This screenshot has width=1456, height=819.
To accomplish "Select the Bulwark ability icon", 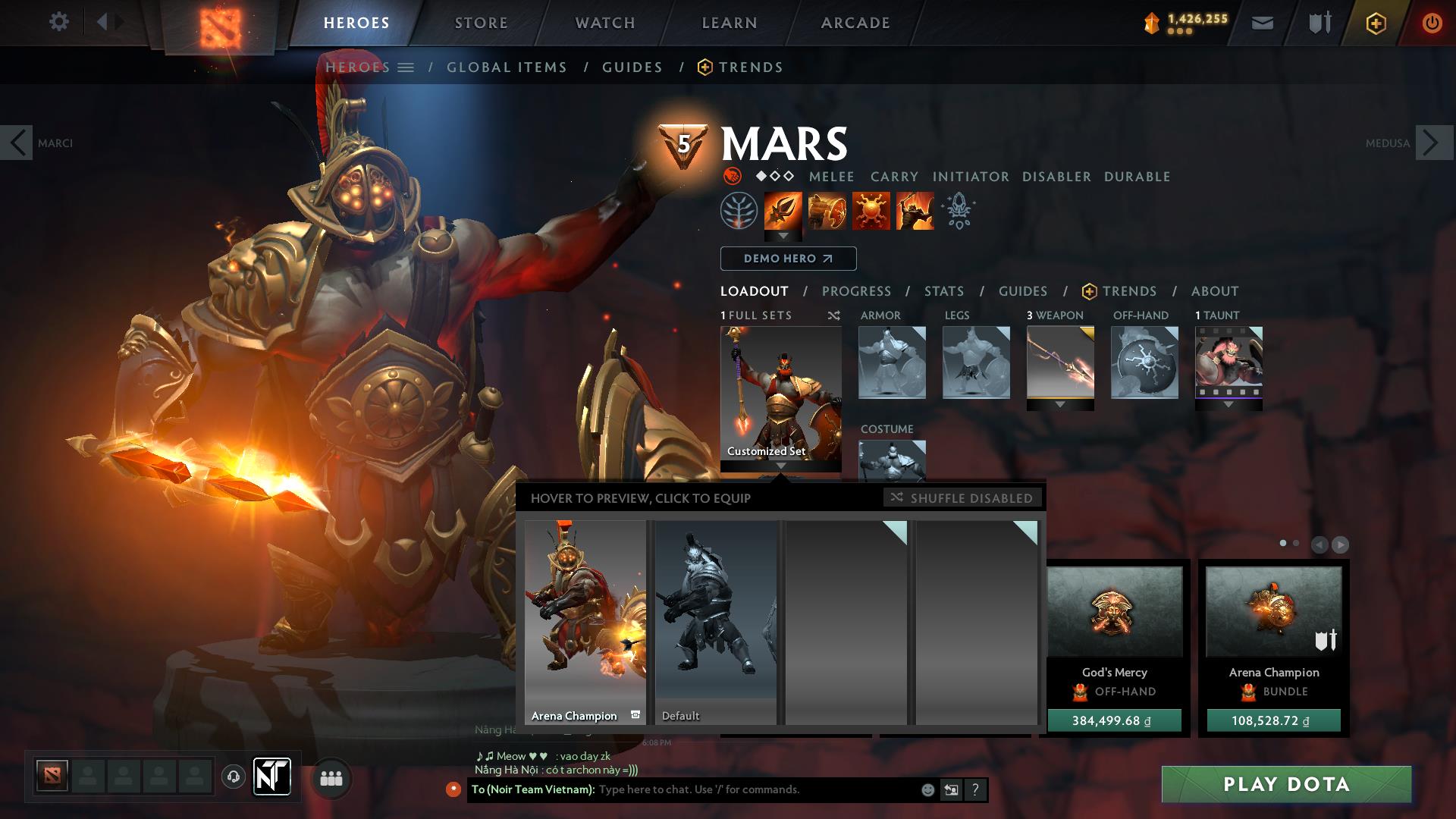I will click(x=871, y=212).
